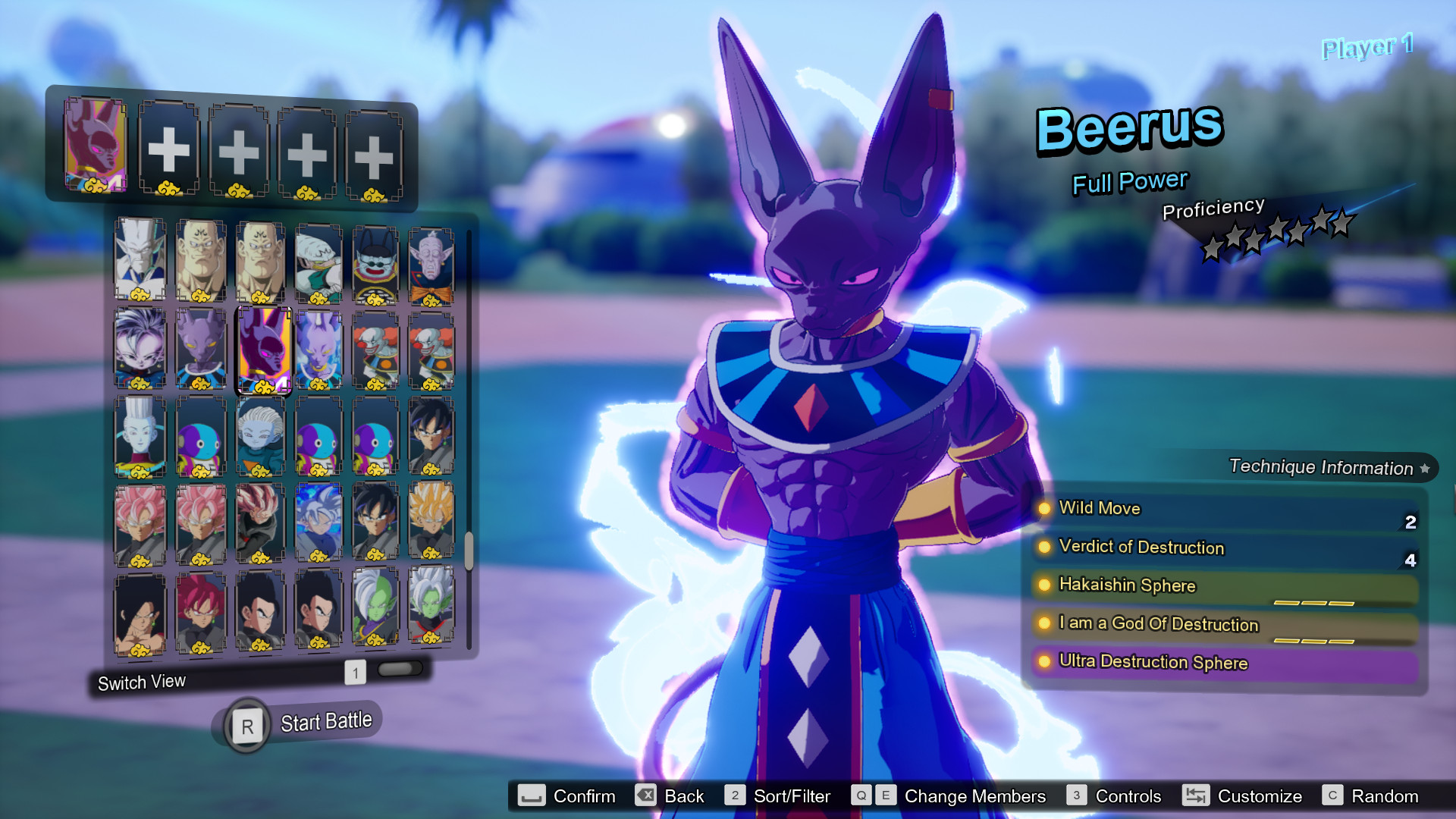Toggle the dot next to Wild Move
1456x819 pixels.
(1044, 509)
